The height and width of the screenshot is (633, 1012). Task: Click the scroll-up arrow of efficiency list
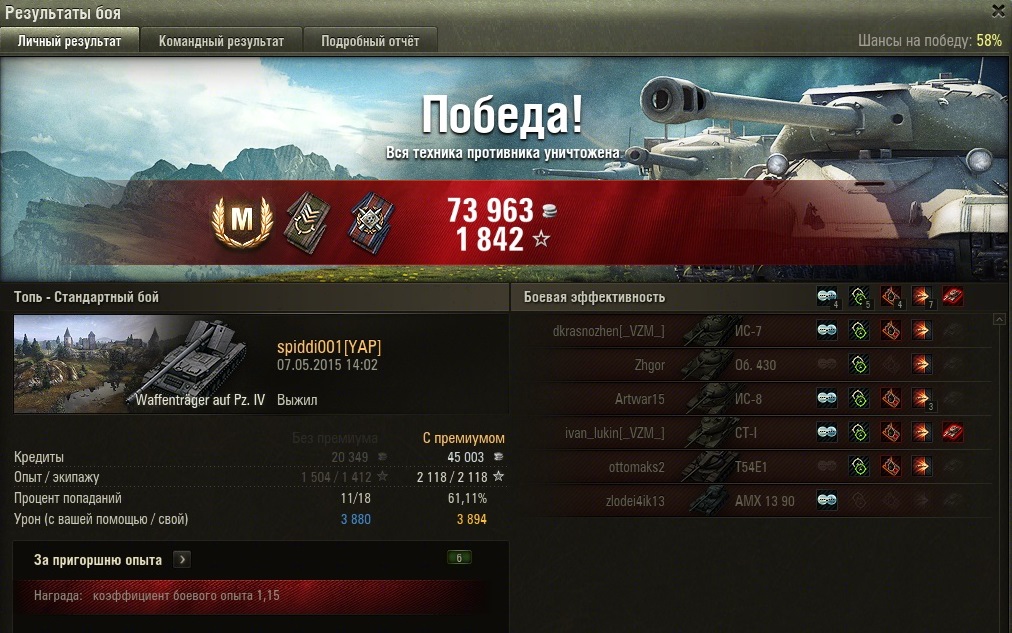(999, 320)
